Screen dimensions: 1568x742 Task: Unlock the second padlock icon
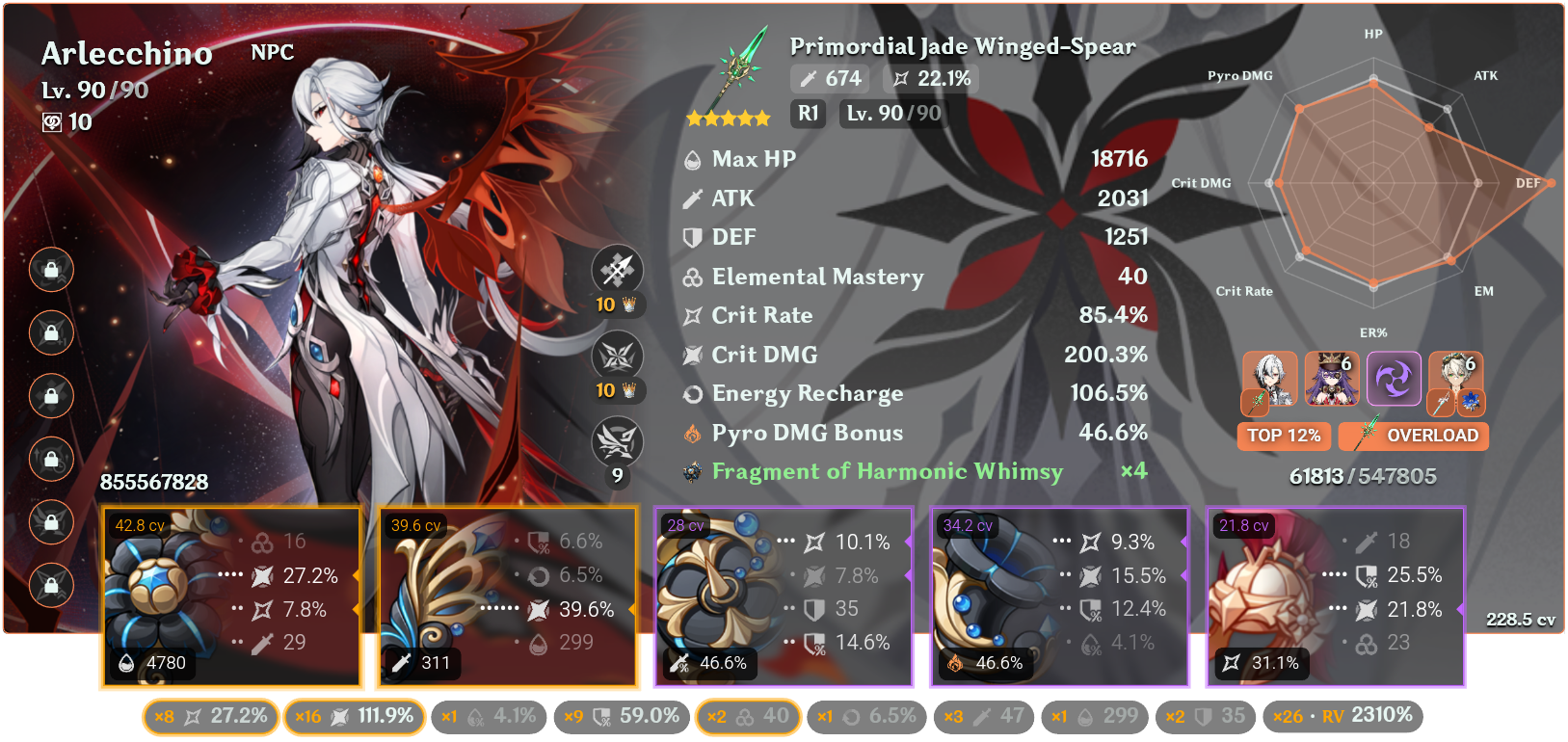click(x=51, y=332)
